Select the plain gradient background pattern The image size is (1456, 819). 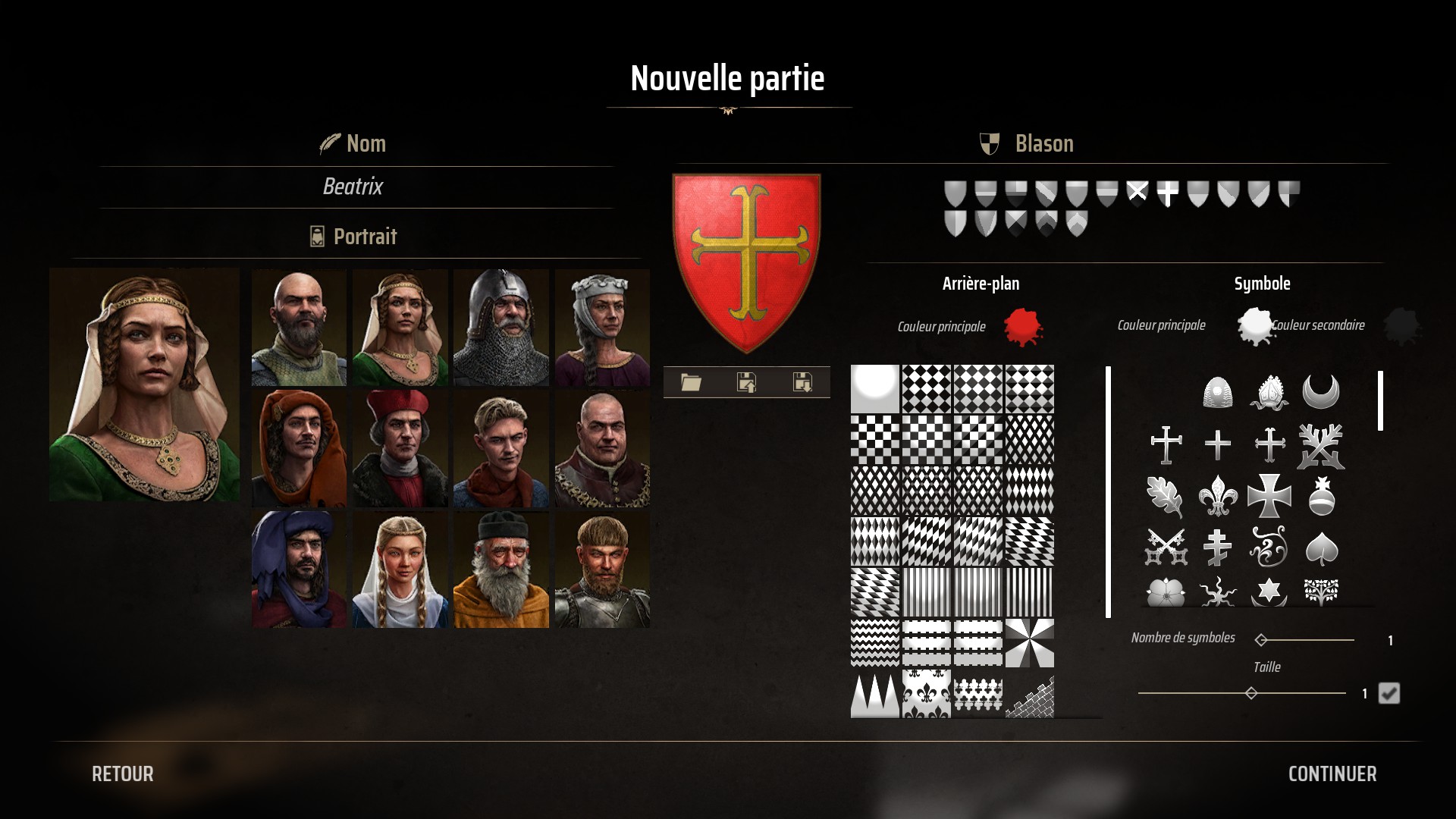tap(875, 389)
